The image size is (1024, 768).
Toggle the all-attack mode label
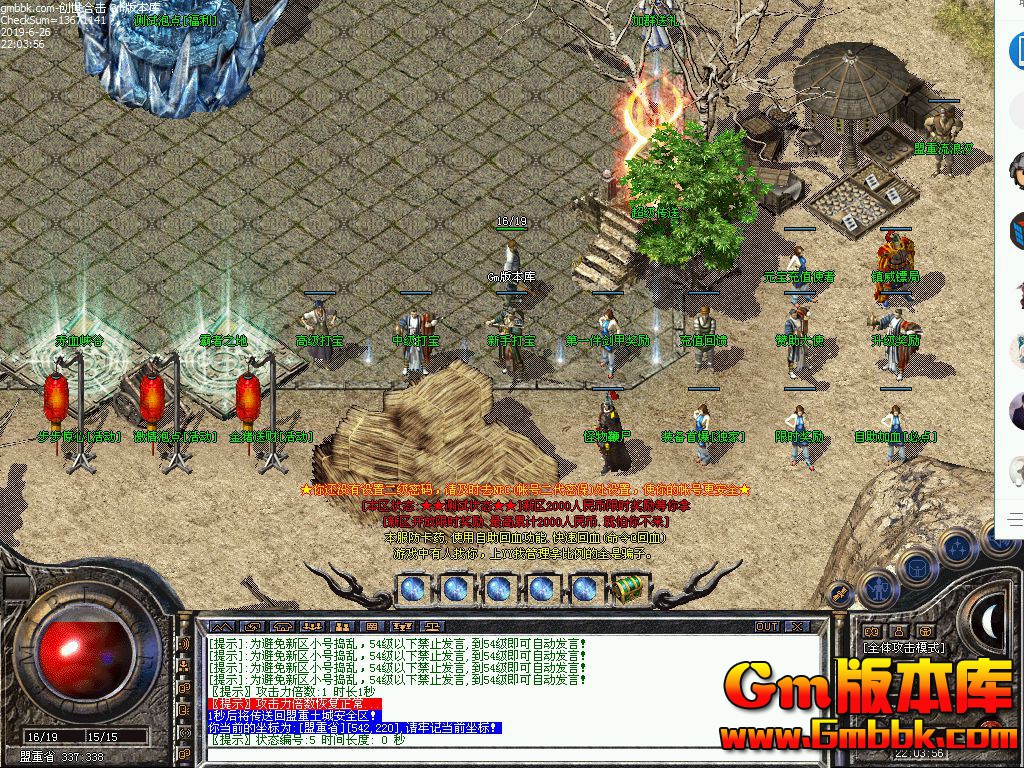coord(905,648)
